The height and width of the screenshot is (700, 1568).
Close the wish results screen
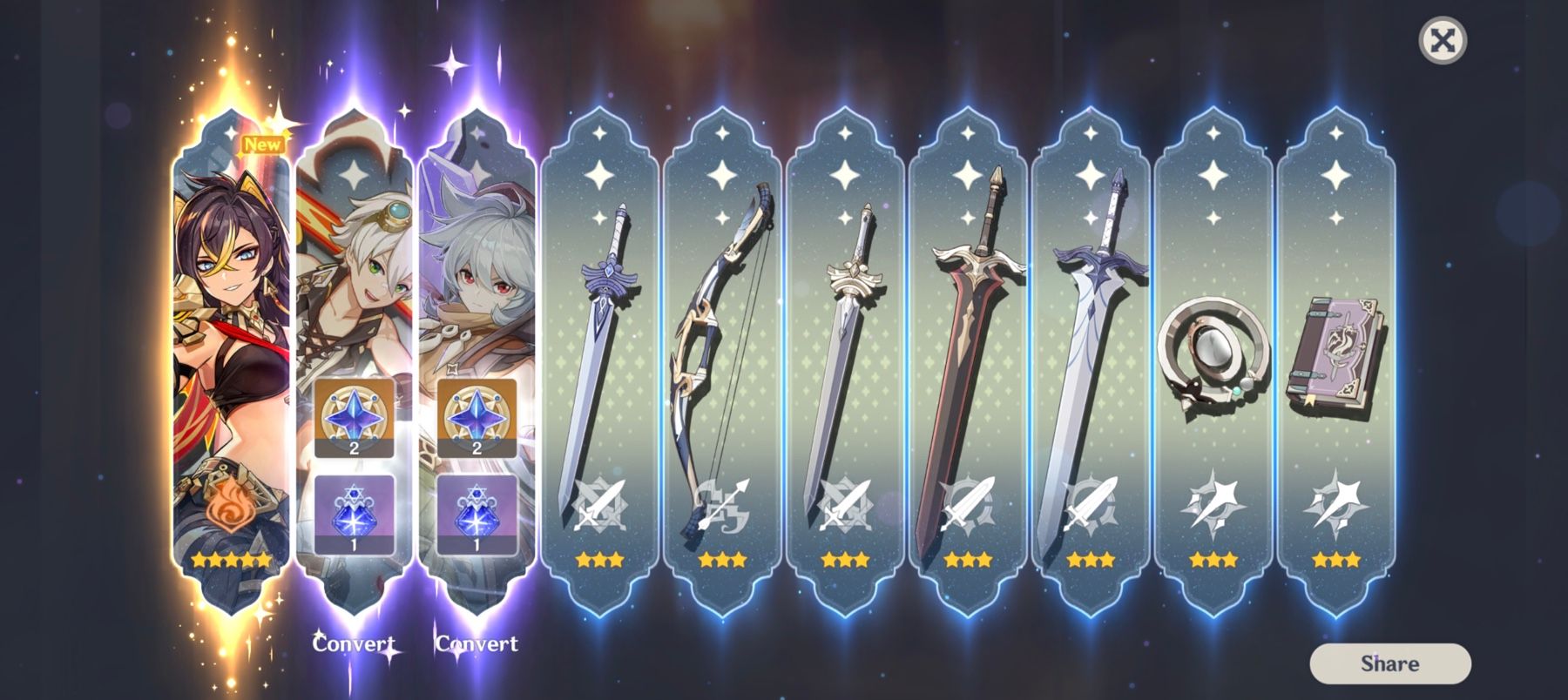[x=1442, y=40]
